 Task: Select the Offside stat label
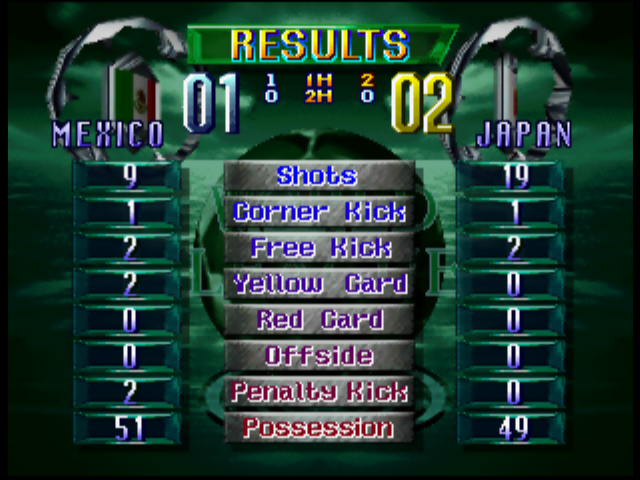[x=318, y=356]
